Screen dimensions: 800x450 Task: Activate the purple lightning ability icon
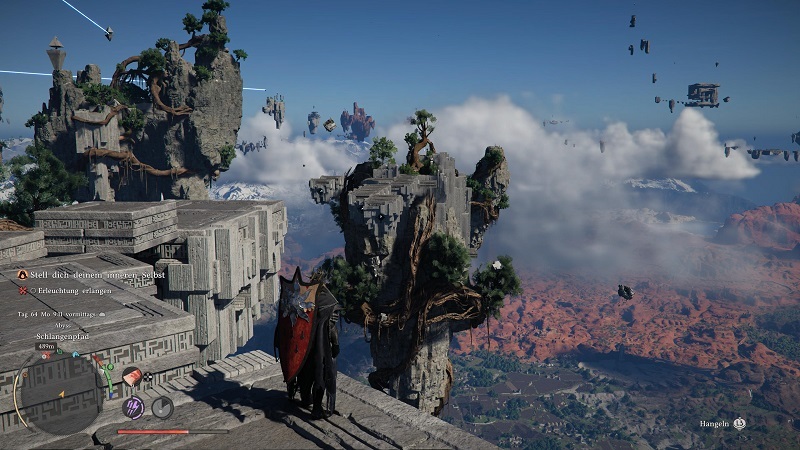[x=132, y=406]
